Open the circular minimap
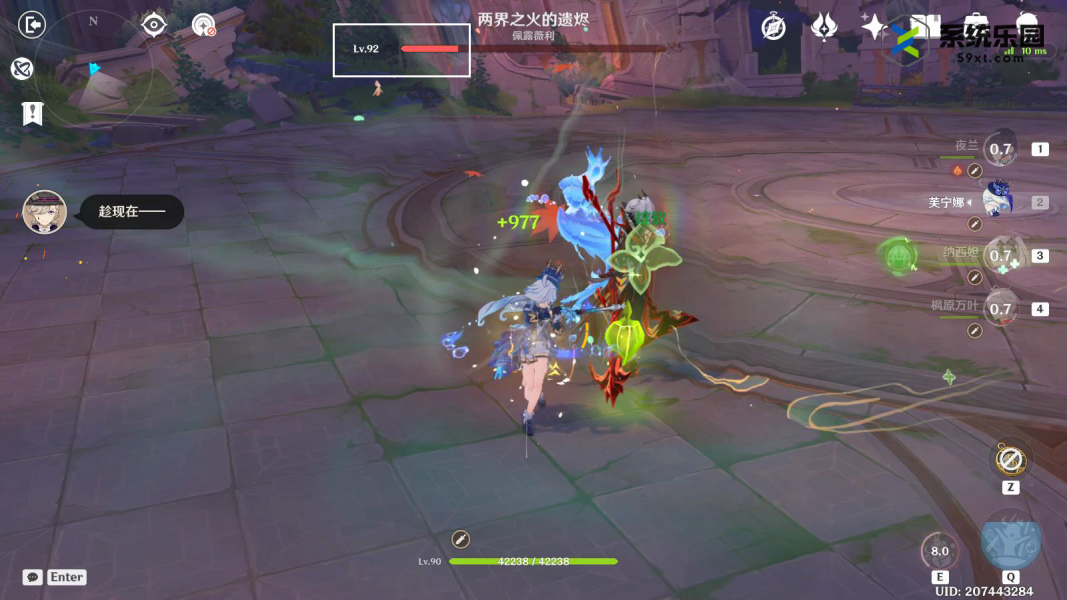 pos(95,70)
